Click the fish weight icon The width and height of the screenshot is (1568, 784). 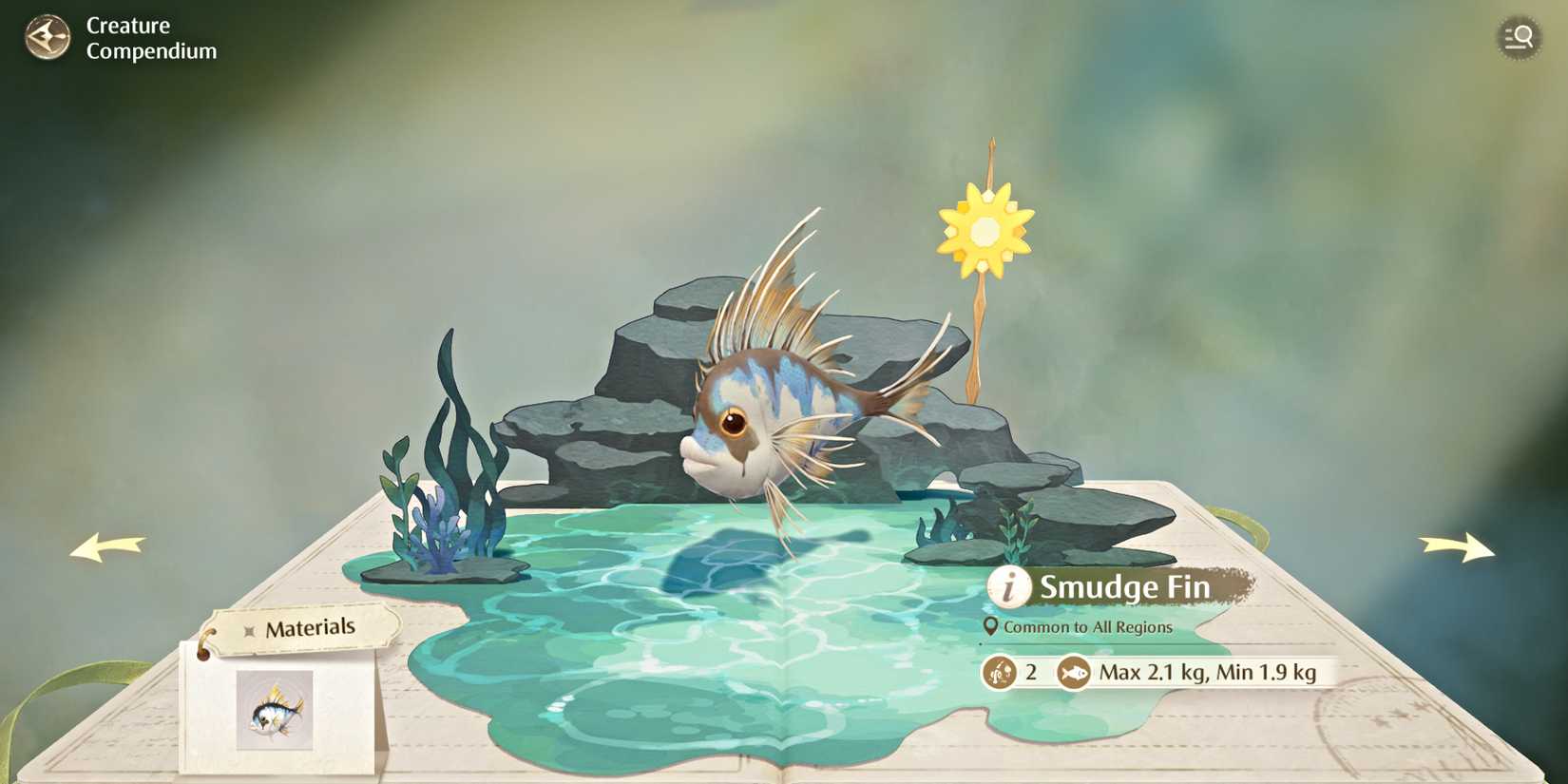click(1074, 672)
